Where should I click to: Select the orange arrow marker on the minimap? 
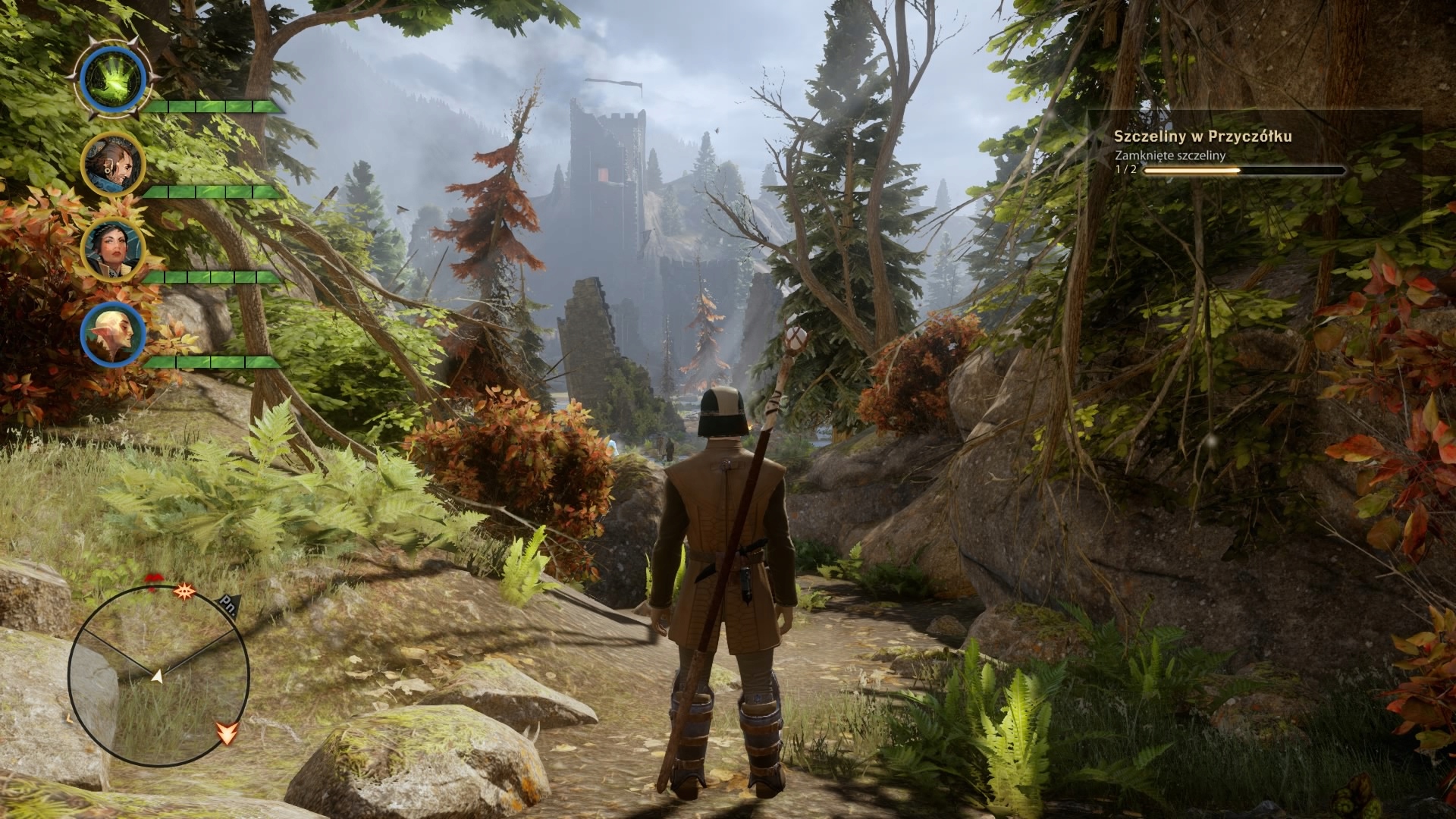coord(227,732)
